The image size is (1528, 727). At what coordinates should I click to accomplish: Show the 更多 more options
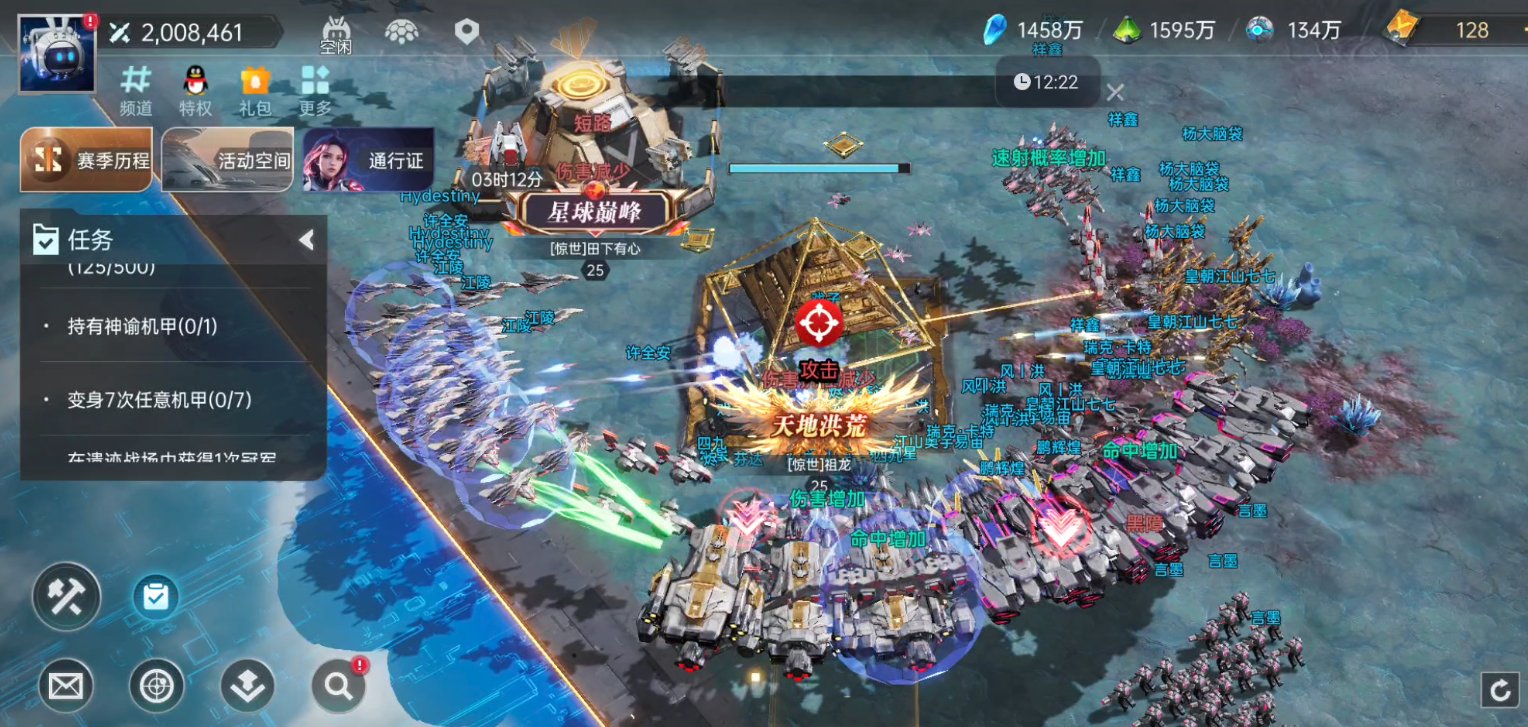click(x=315, y=90)
